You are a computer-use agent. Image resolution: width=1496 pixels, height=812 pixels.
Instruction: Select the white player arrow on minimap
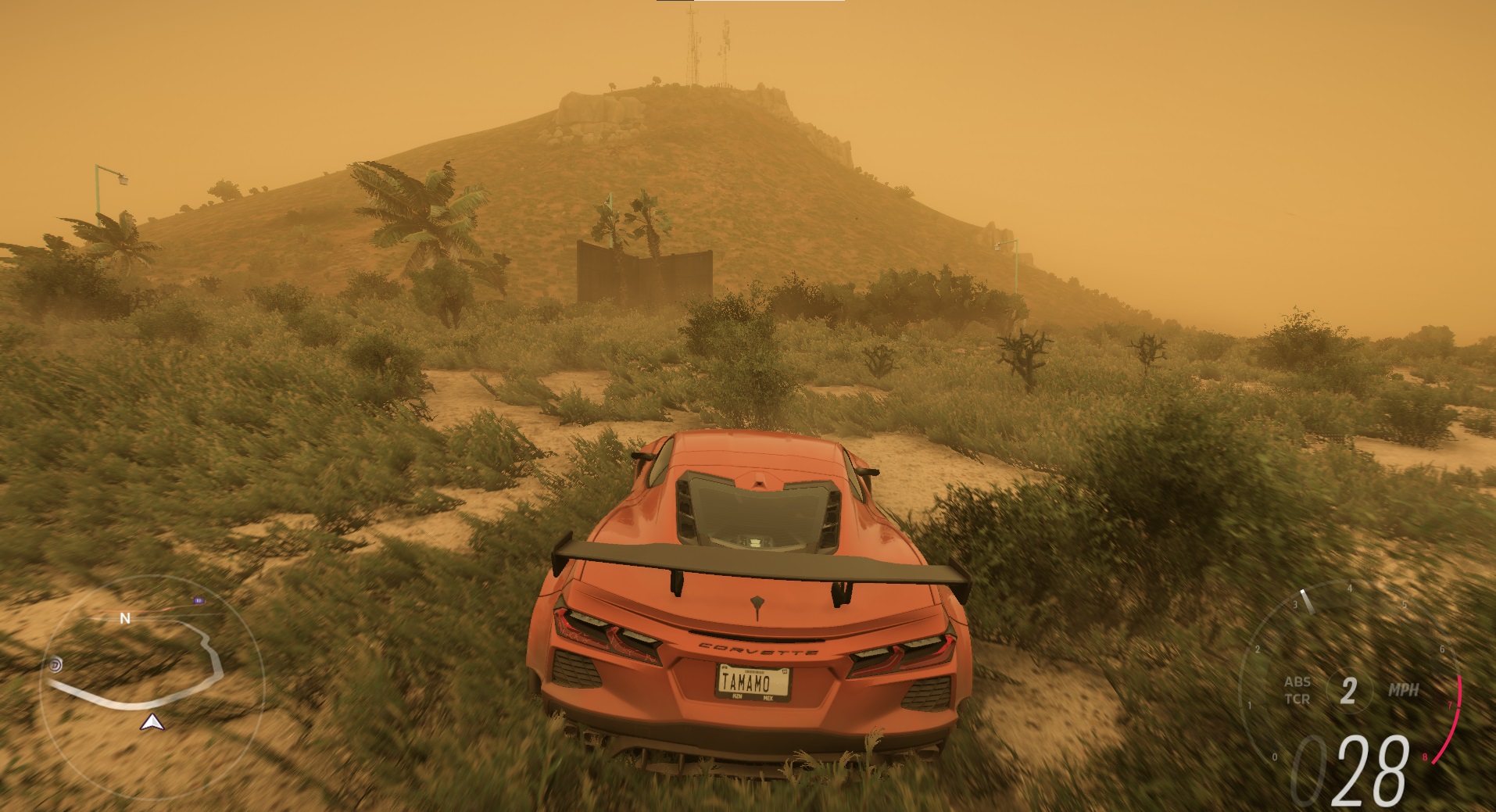(151, 723)
